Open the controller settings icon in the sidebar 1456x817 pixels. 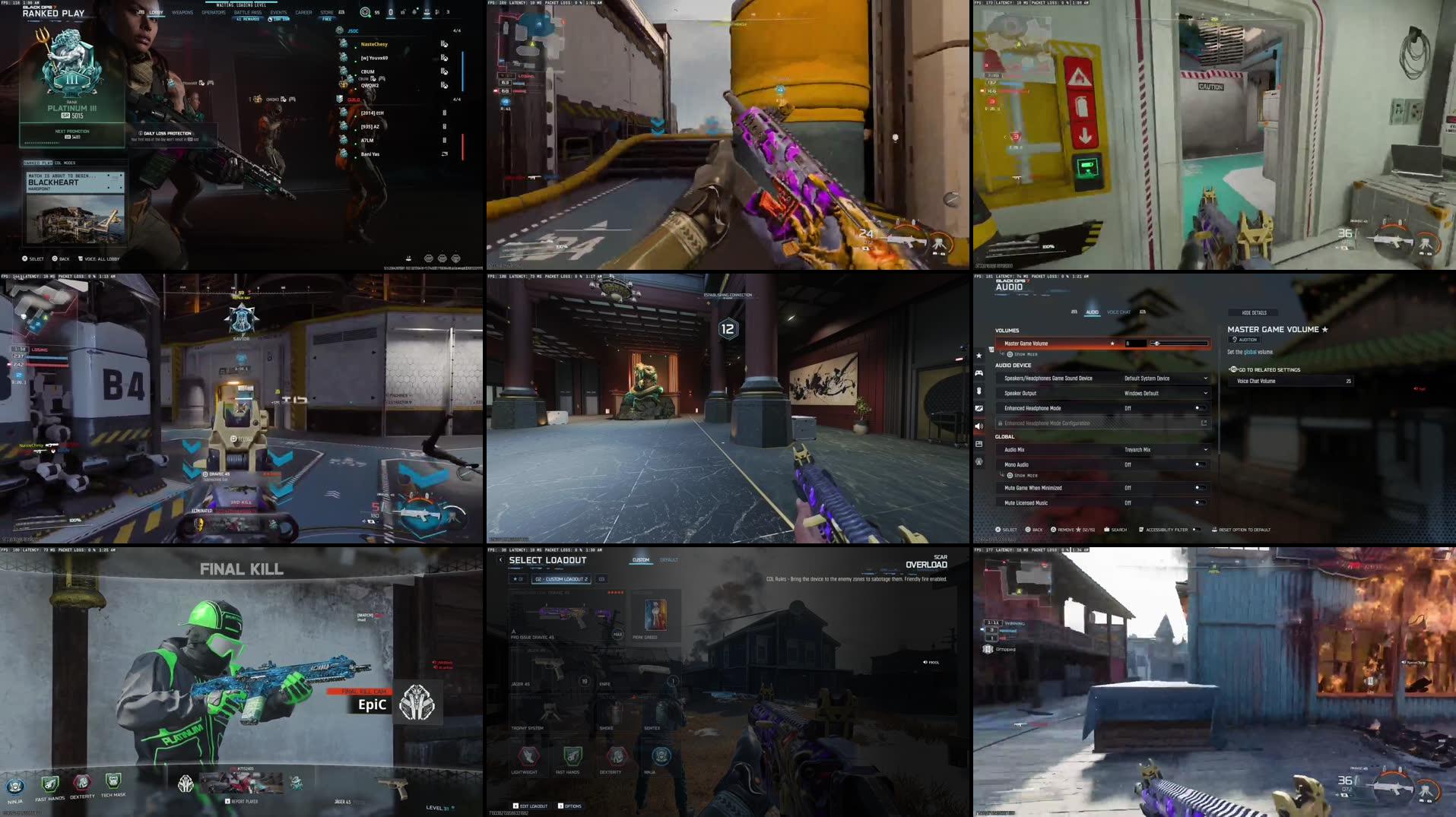[979, 373]
